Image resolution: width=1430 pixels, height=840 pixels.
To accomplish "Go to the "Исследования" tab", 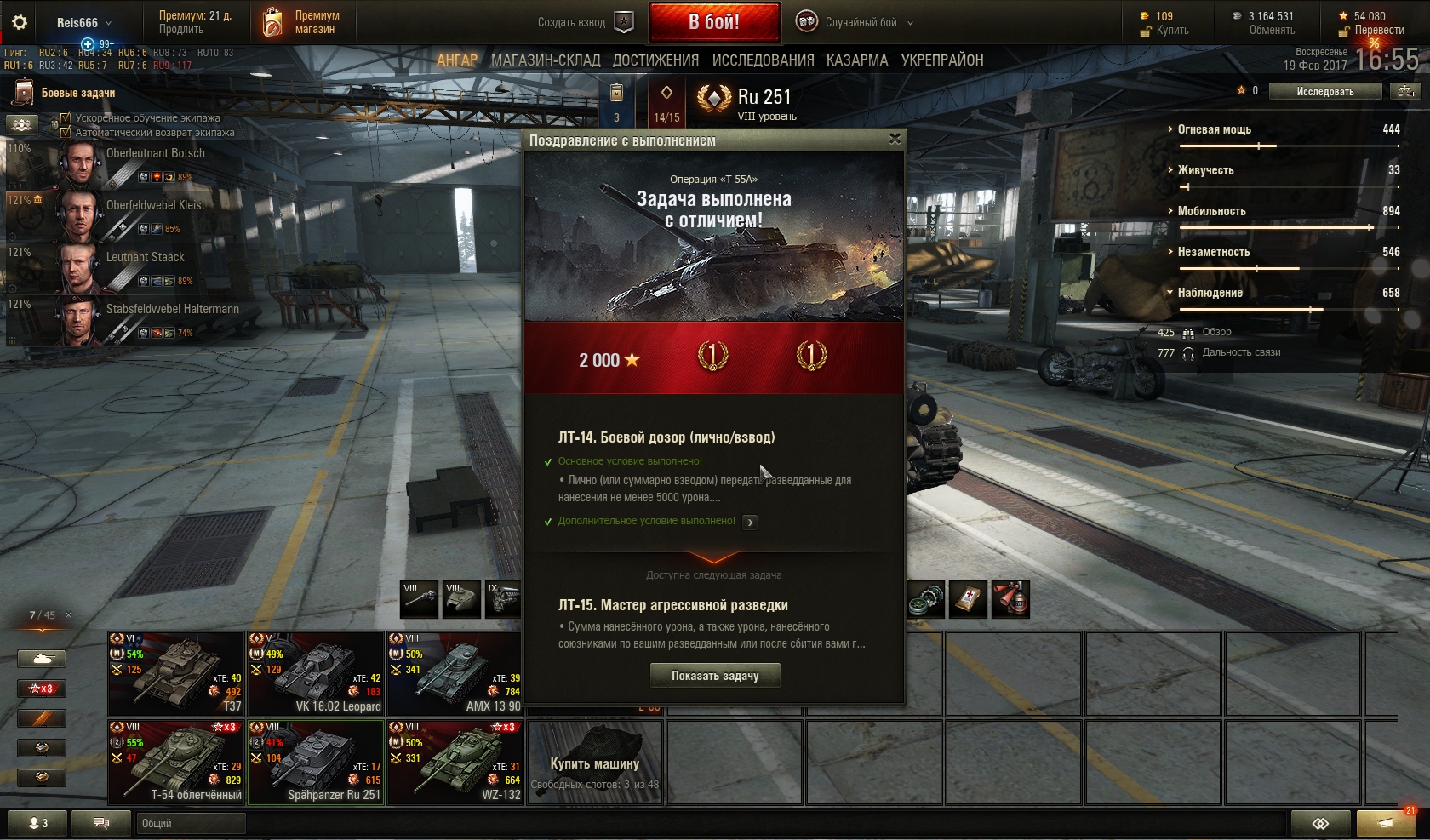I will point(763,60).
